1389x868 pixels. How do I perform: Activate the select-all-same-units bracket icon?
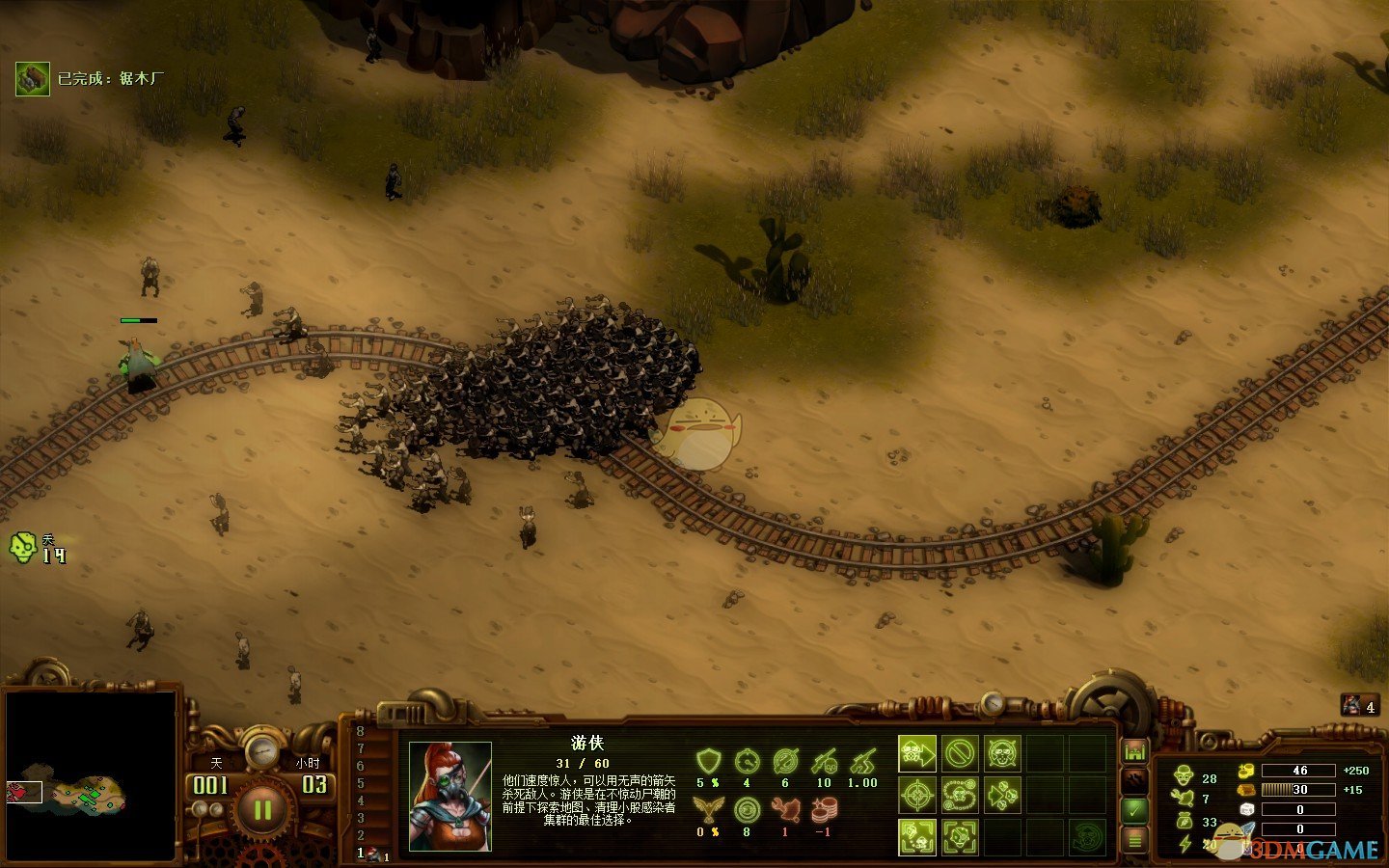pos(917,837)
